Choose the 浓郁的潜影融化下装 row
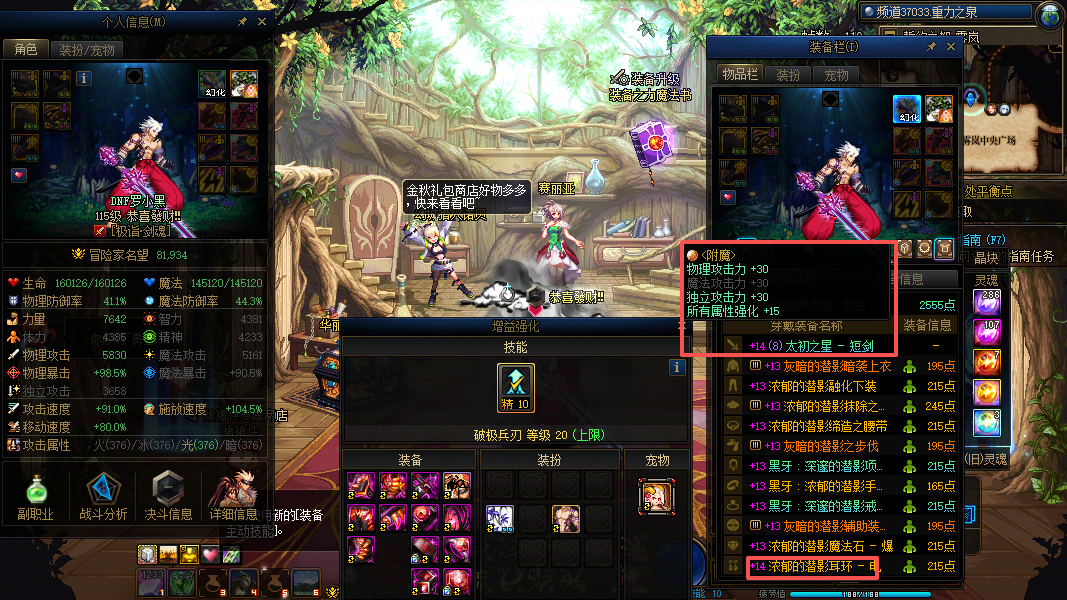 tap(810, 386)
